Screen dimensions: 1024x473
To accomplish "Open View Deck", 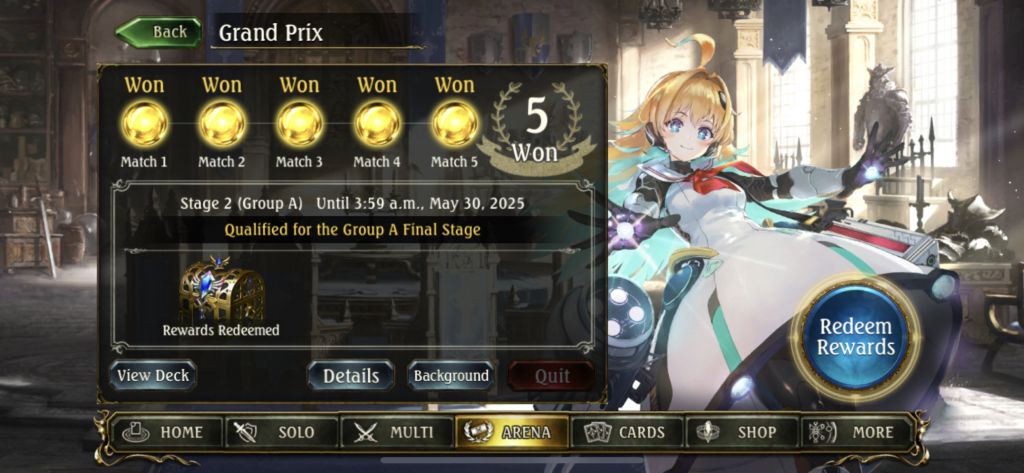I will tap(153, 376).
